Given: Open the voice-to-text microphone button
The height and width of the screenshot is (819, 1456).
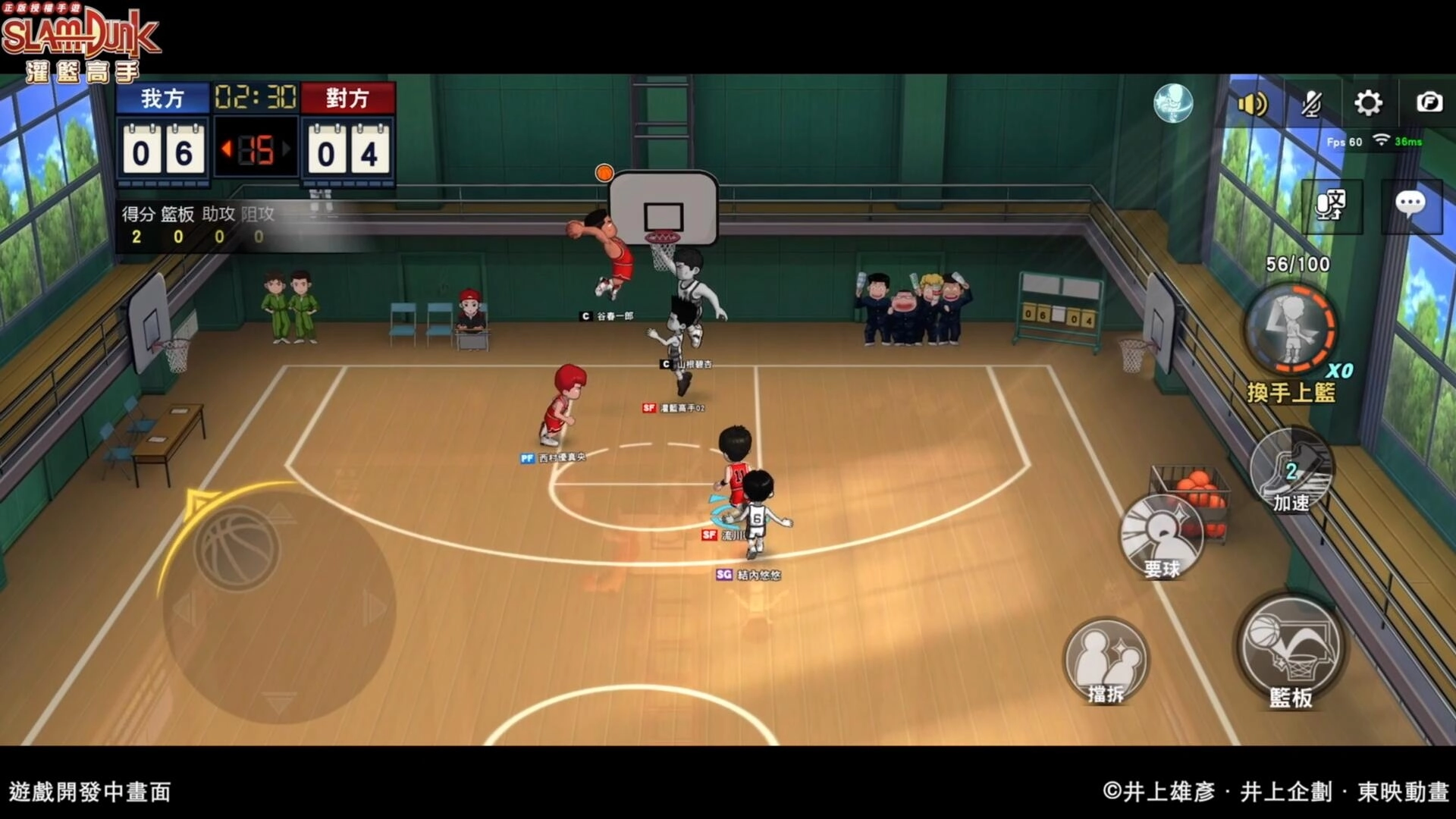Looking at the screenshot, I should point(1332,206).
